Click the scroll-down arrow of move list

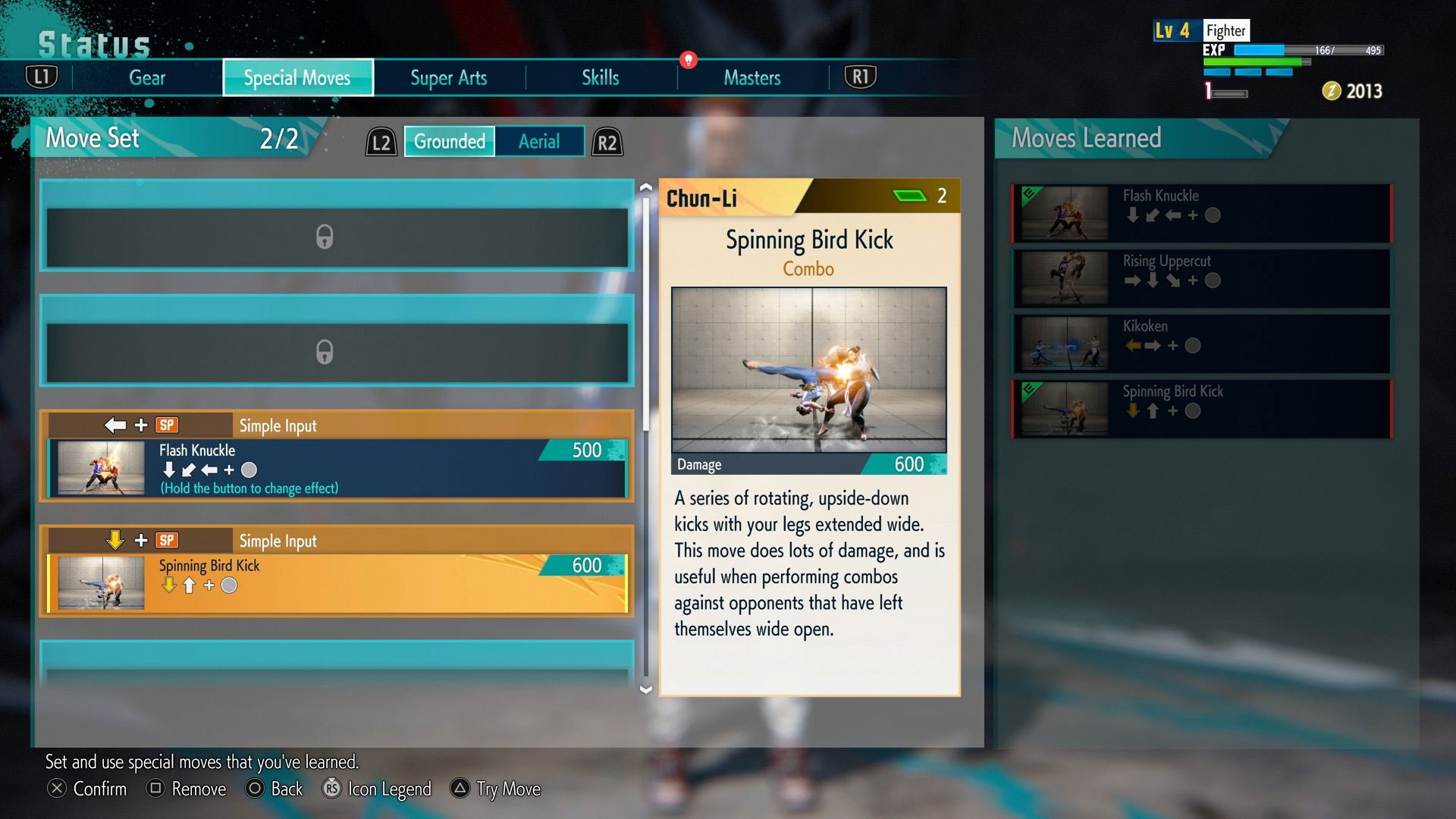(x=646, y=689)
